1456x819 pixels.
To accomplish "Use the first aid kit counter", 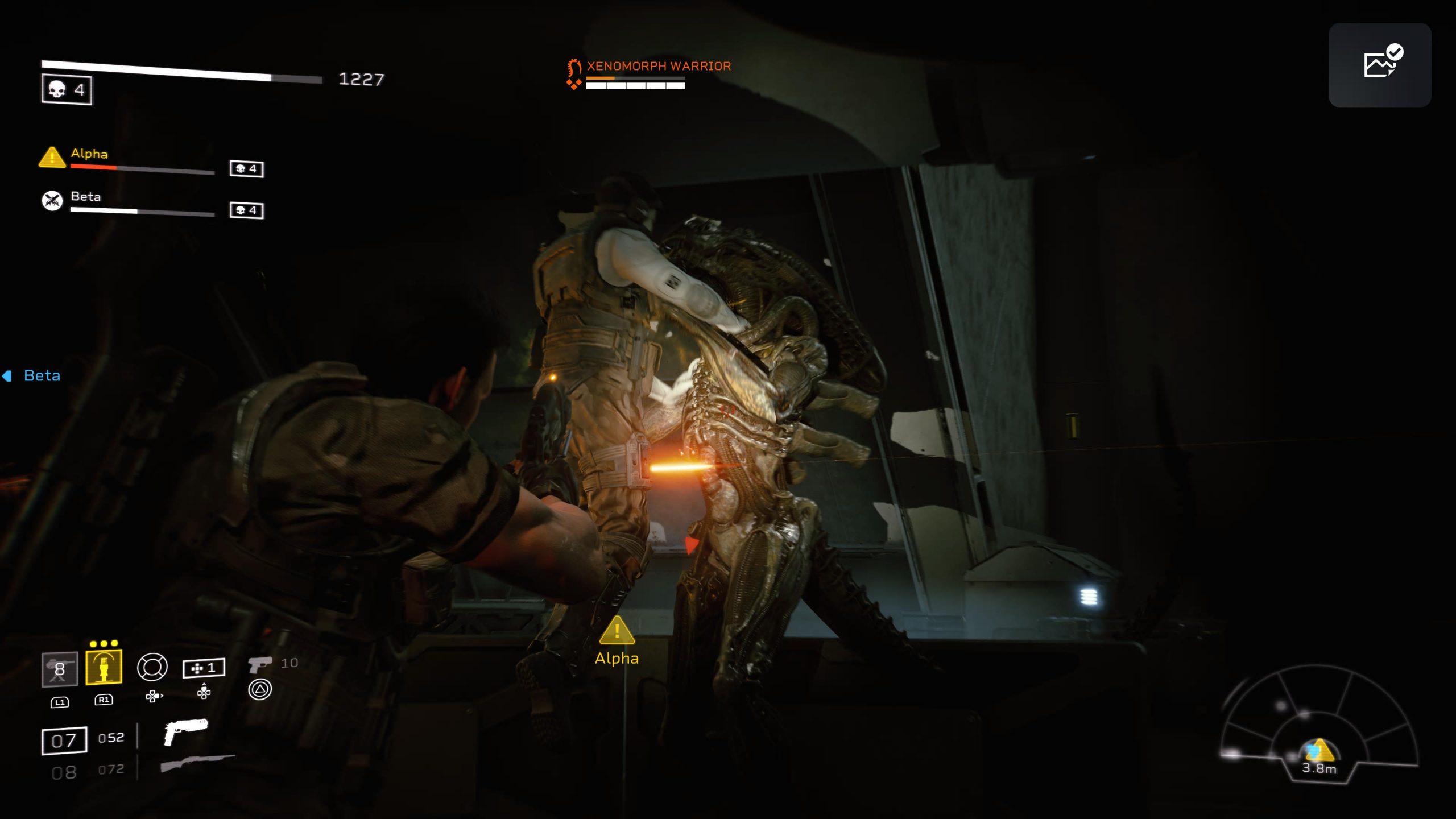I will point(204,668).
